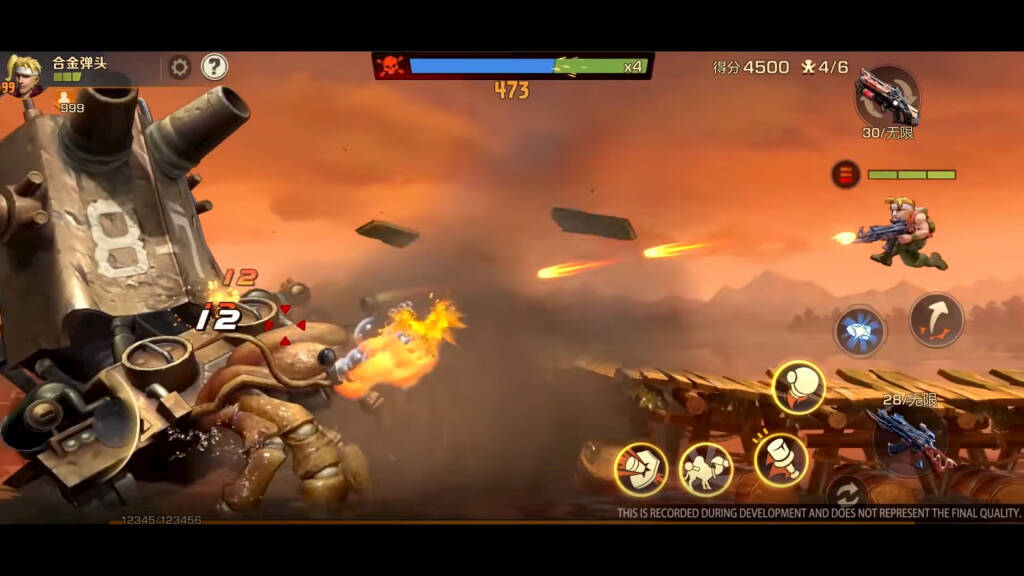Use the punch impact skill
The width and height of the screenshot is (1024, 576).
tap(640, 469)
